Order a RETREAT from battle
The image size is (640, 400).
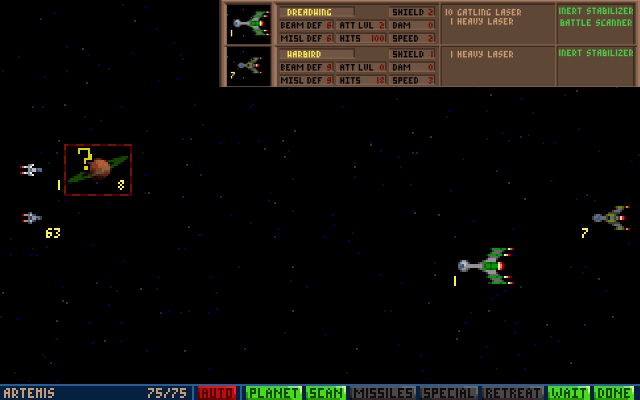click(513, 393)
